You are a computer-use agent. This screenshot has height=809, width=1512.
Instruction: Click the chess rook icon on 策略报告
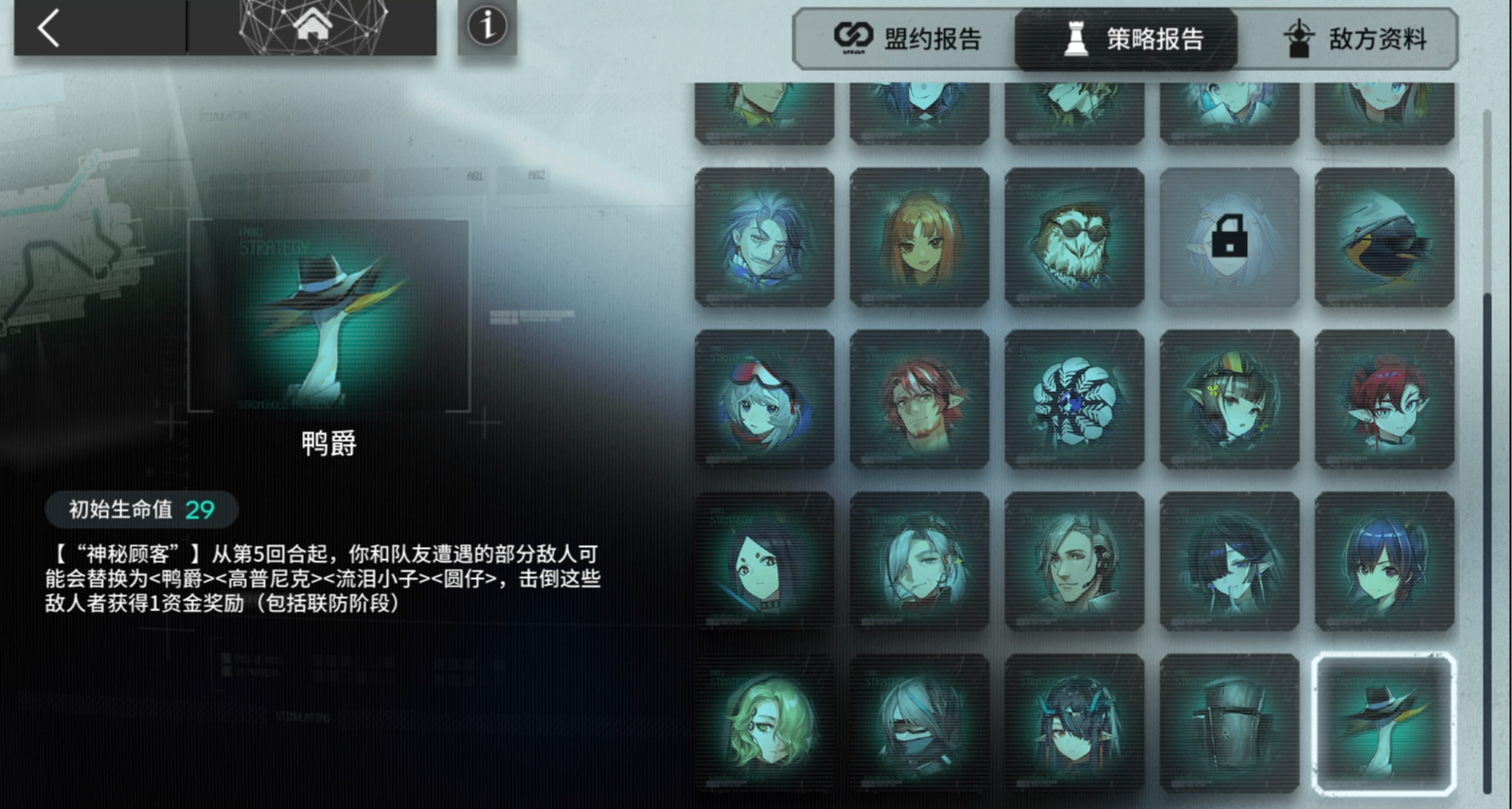point(1075,40)
